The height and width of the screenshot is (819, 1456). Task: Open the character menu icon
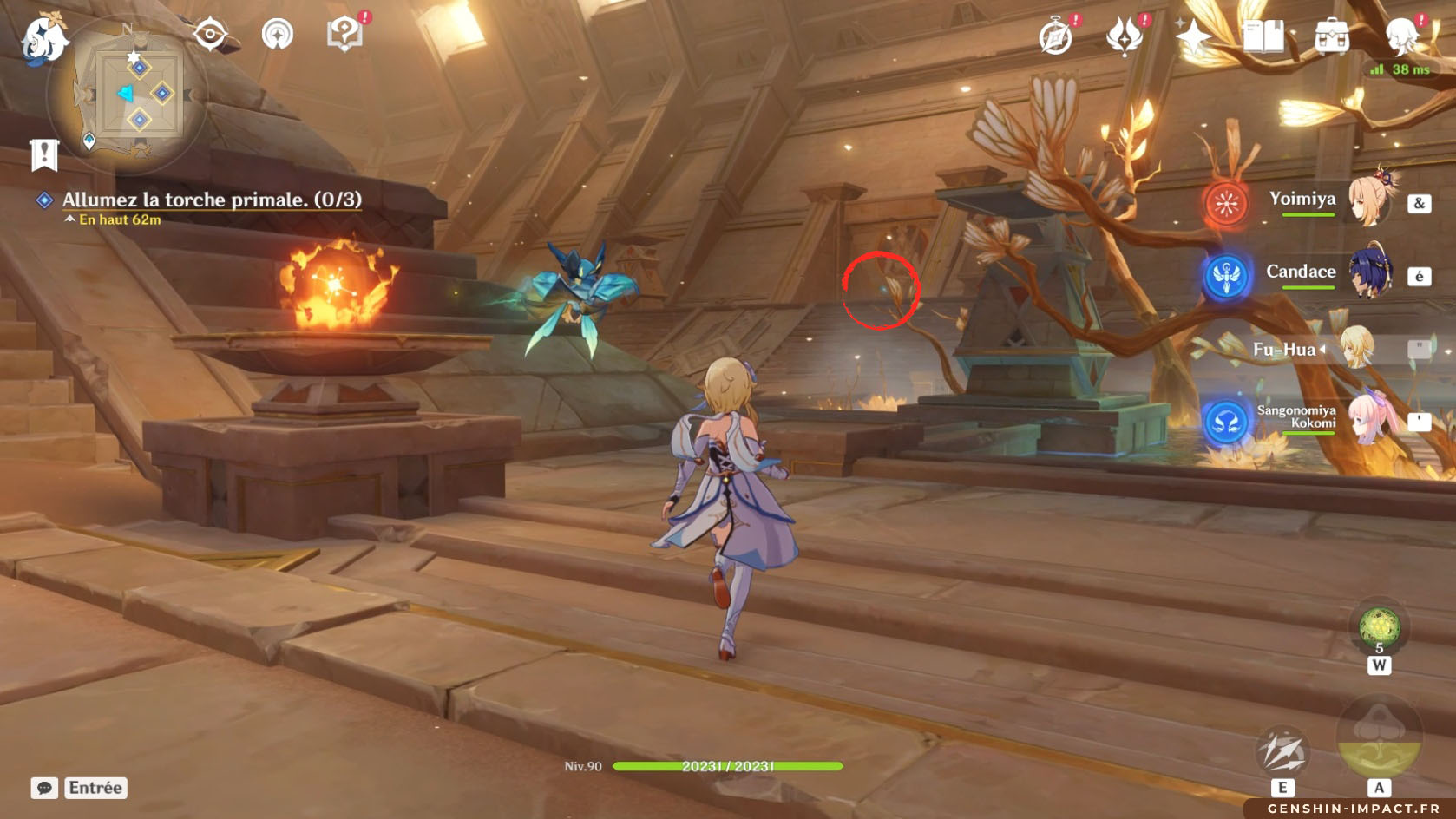pos(1400,37)
